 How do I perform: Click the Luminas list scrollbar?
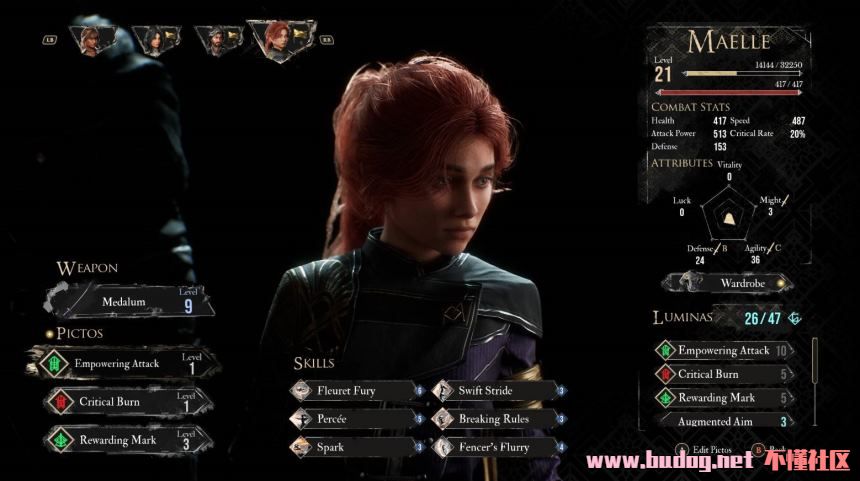point(813,380)
